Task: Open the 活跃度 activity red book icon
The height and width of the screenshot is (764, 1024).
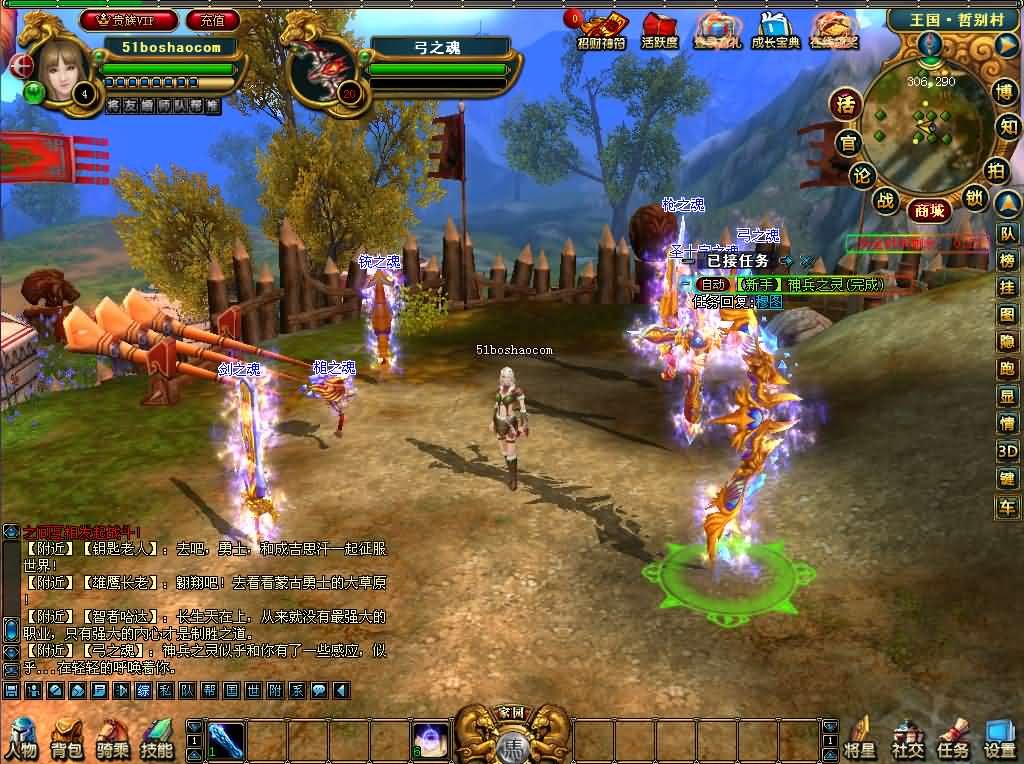Action: 660,30
